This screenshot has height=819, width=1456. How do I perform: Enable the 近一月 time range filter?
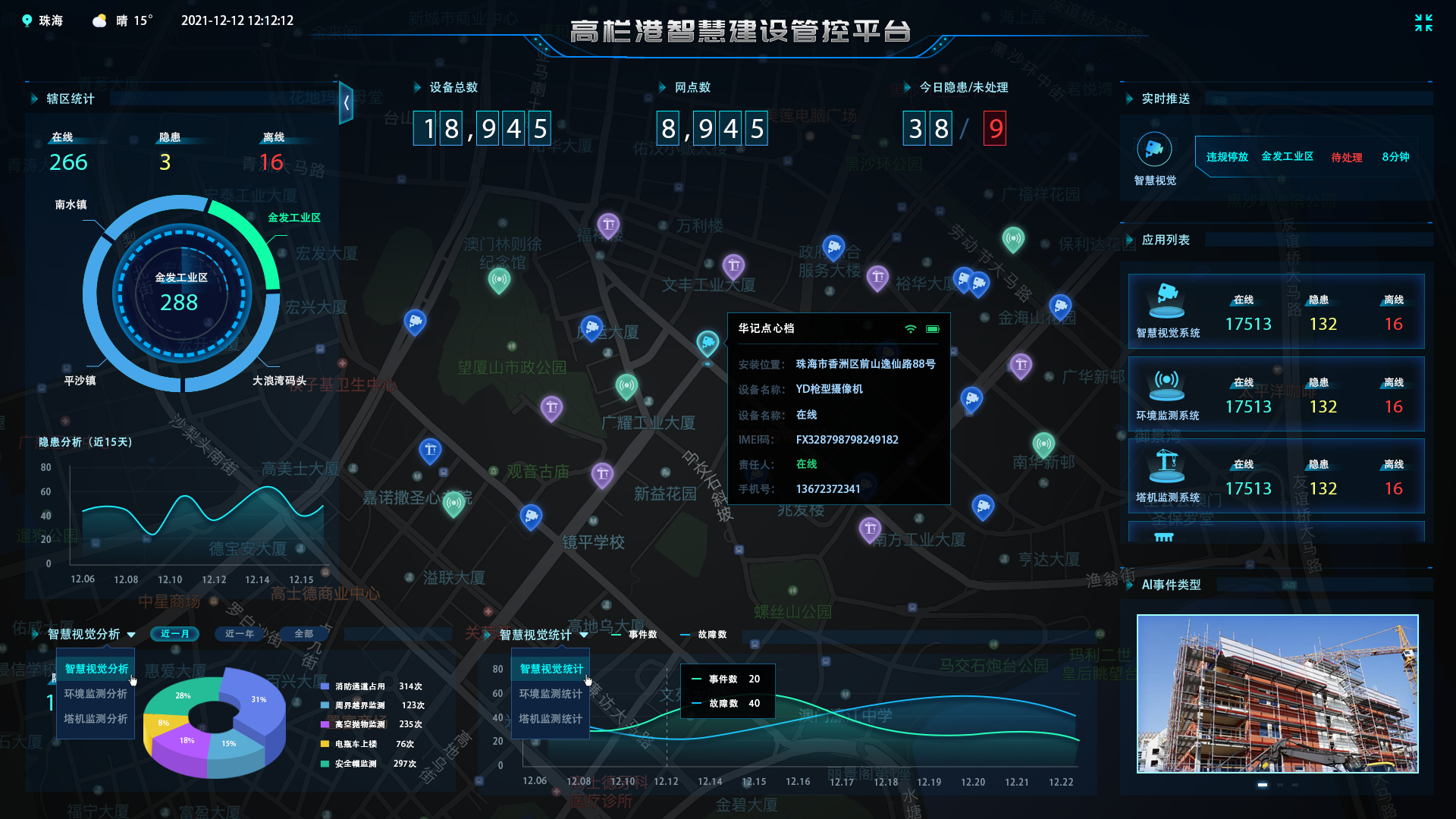174,634
